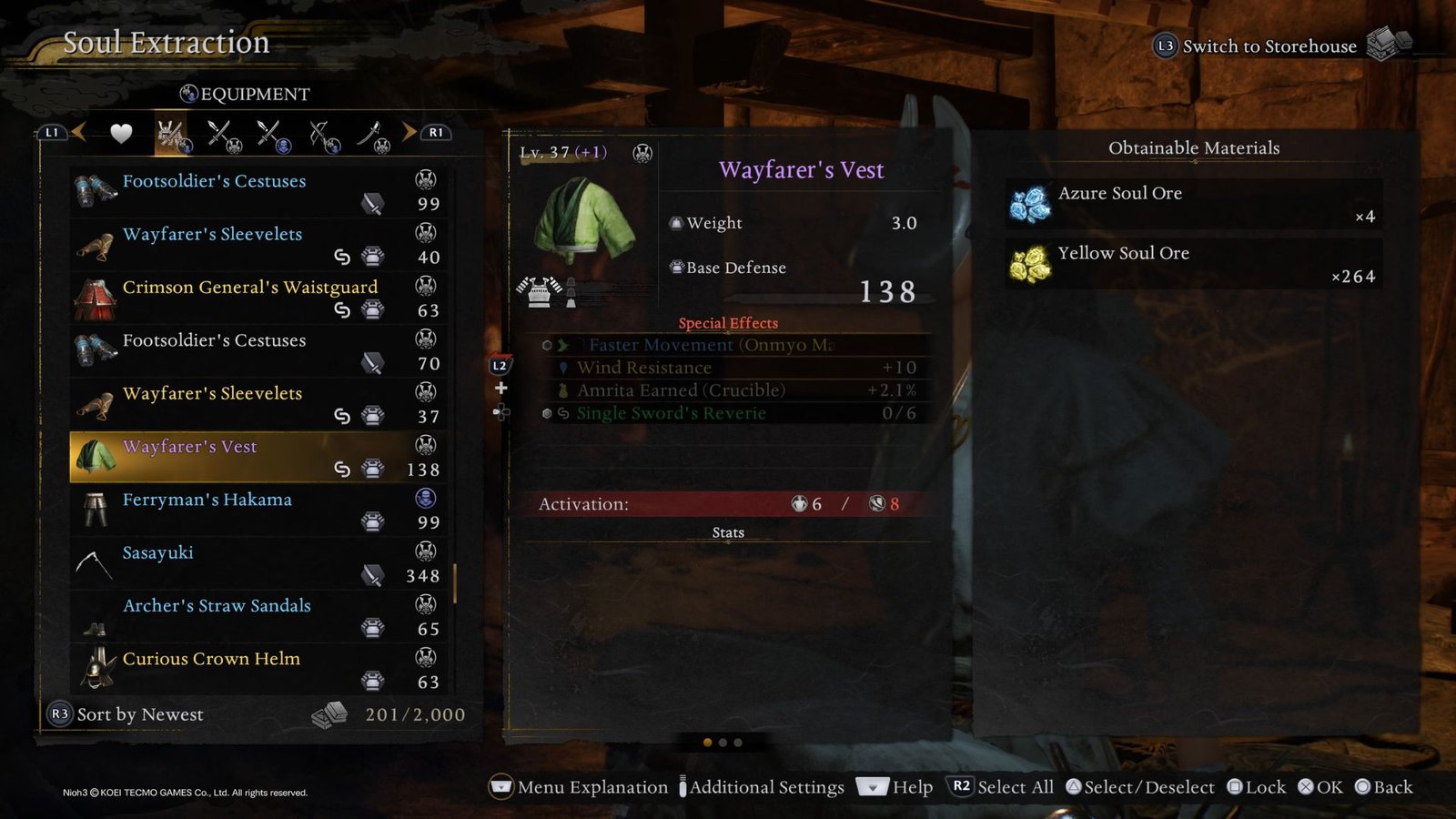Switch to the single curved sword tab

(372, 135)
